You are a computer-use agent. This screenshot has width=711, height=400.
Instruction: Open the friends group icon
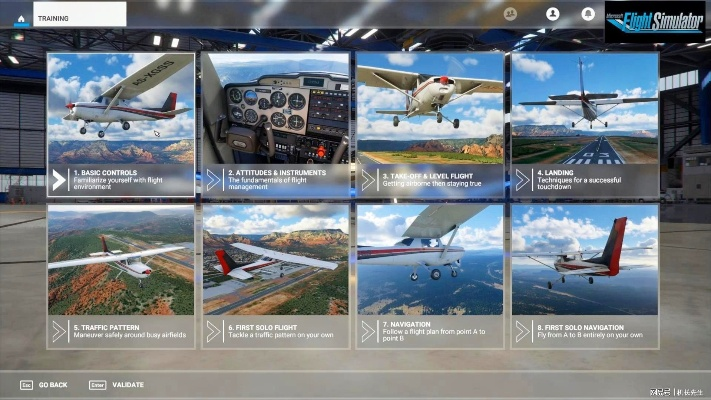click(511, 14)
